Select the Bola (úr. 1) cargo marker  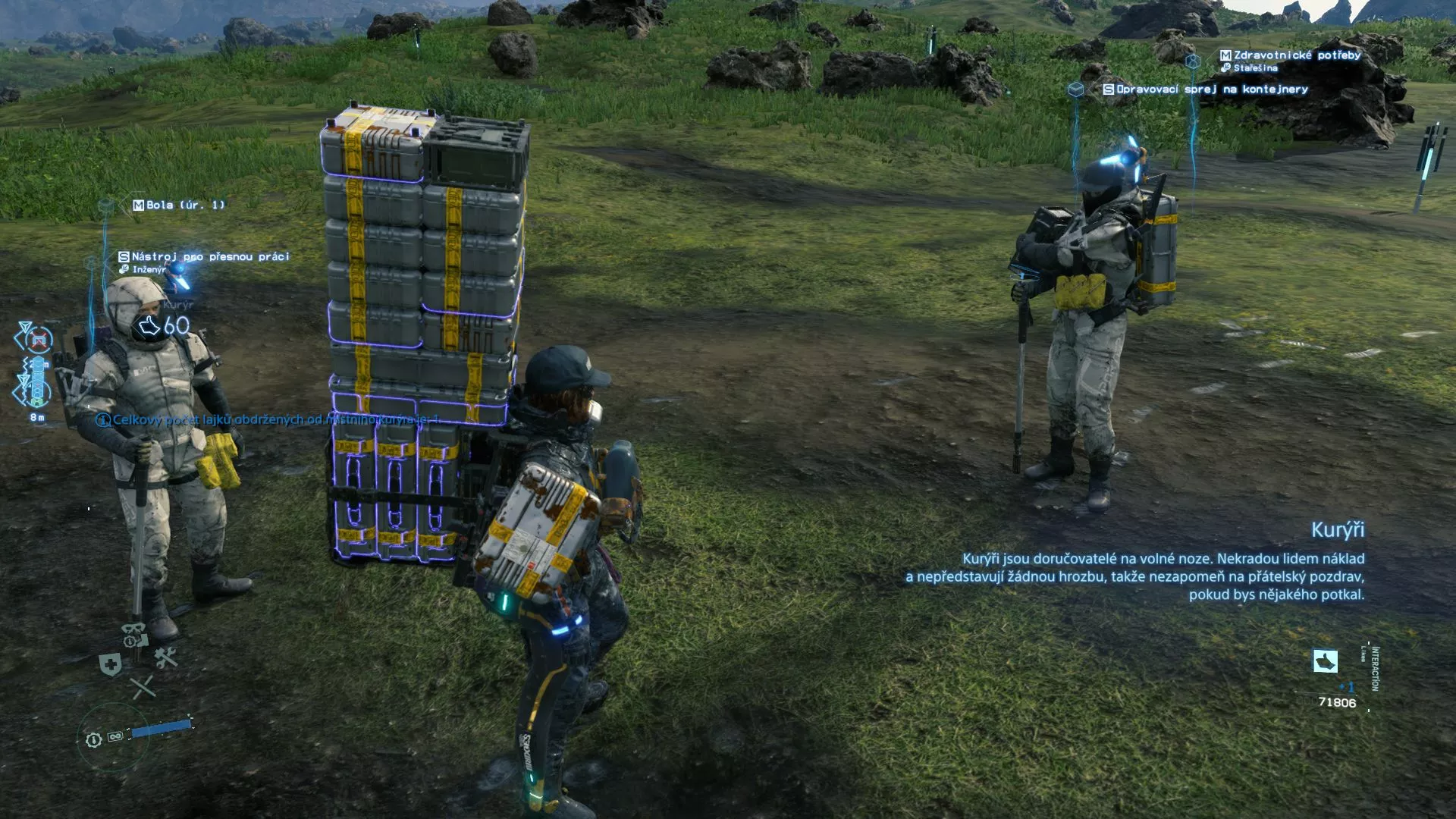tap(179, 205)
